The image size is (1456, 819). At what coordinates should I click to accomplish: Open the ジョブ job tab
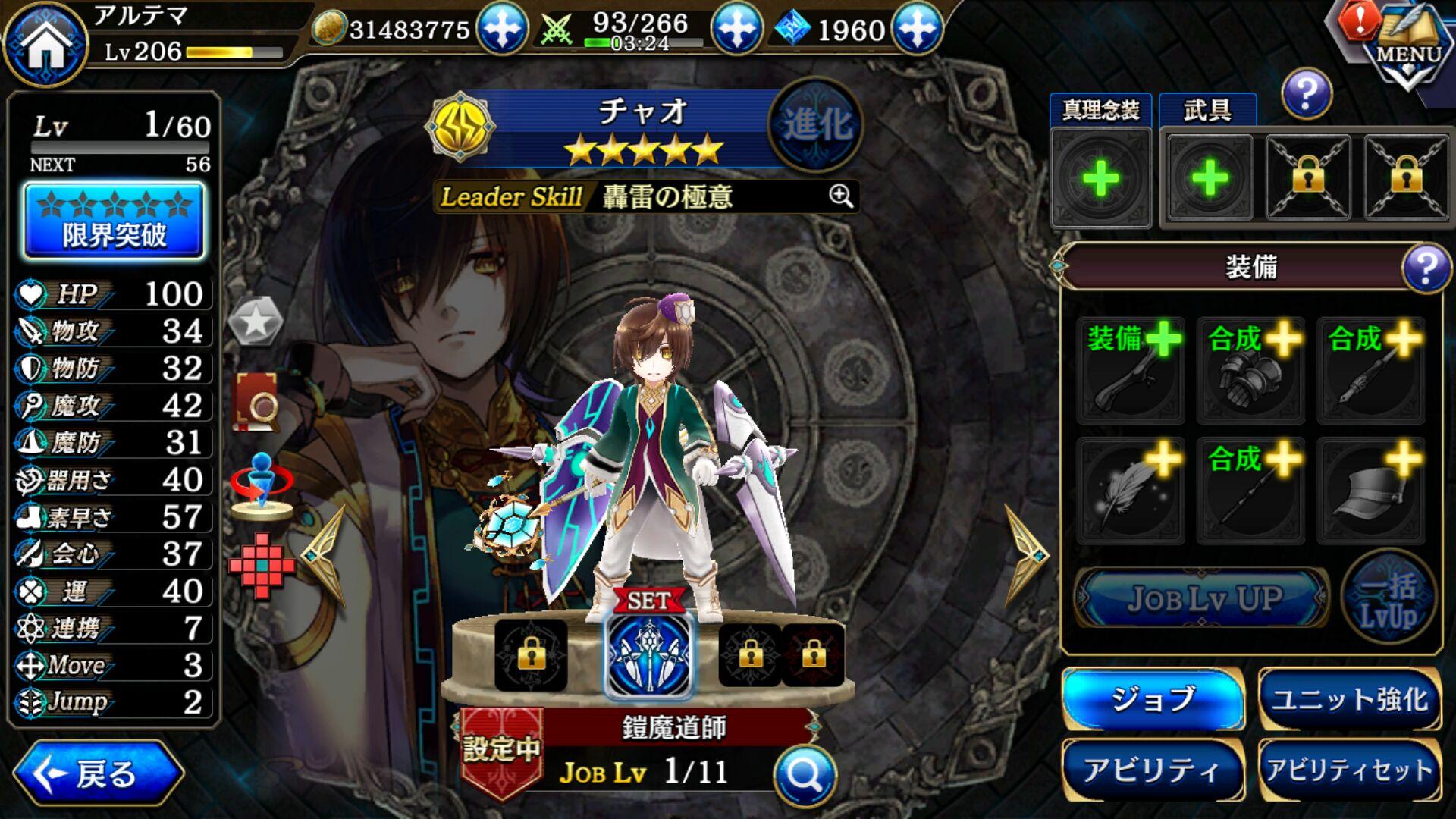(1153, 698)
